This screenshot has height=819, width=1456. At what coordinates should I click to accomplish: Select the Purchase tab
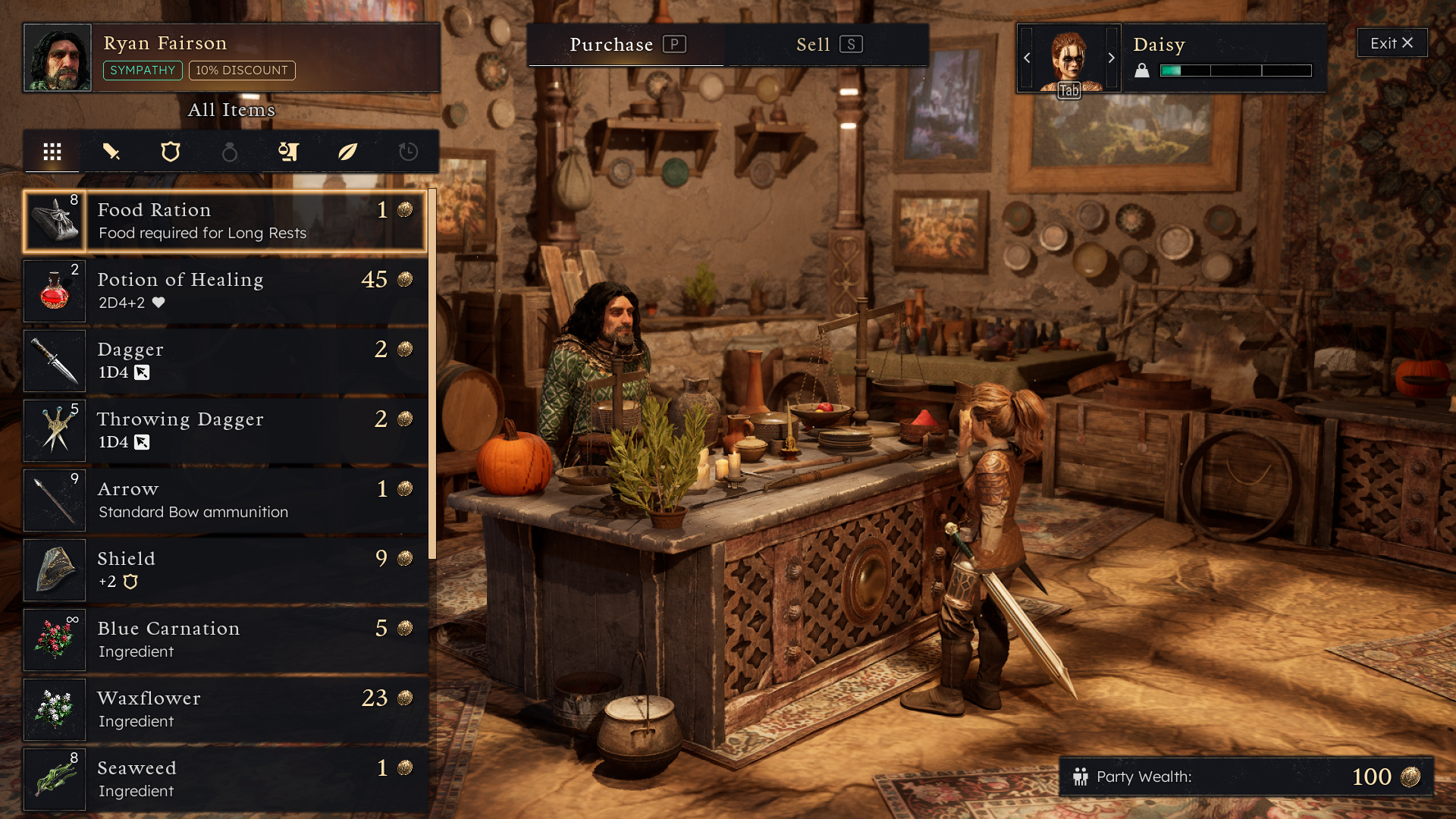[x=626, y=45]
